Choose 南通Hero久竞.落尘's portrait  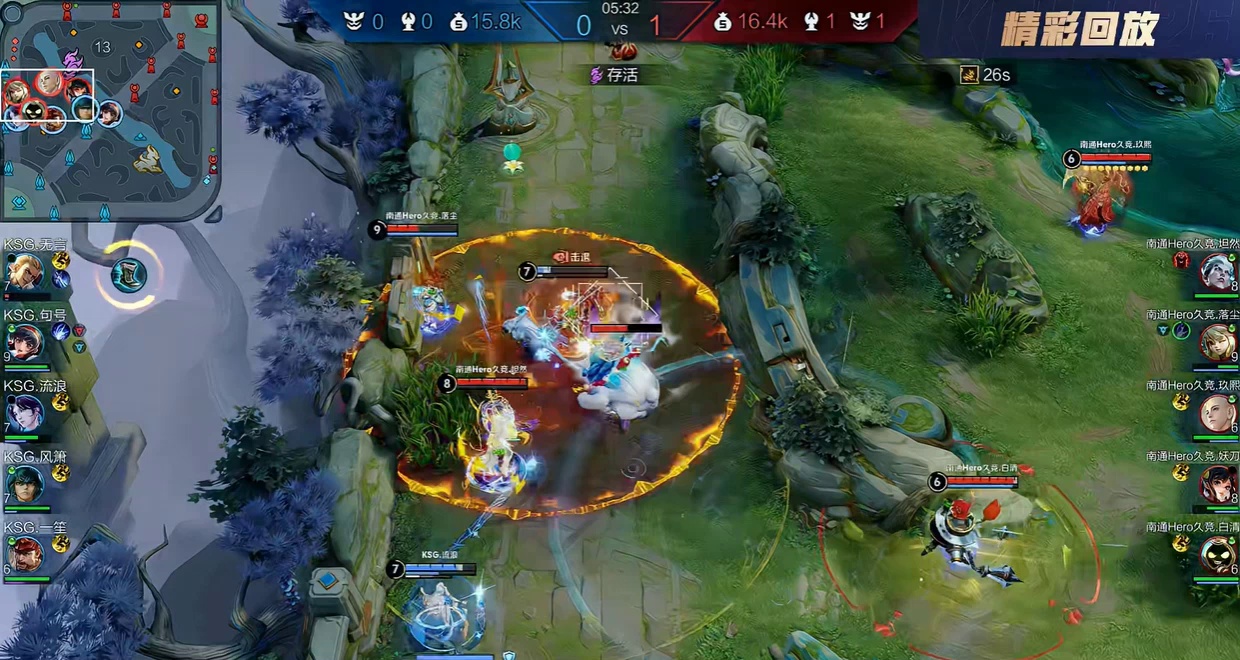pyautogui.click(x=1217, y=342)
